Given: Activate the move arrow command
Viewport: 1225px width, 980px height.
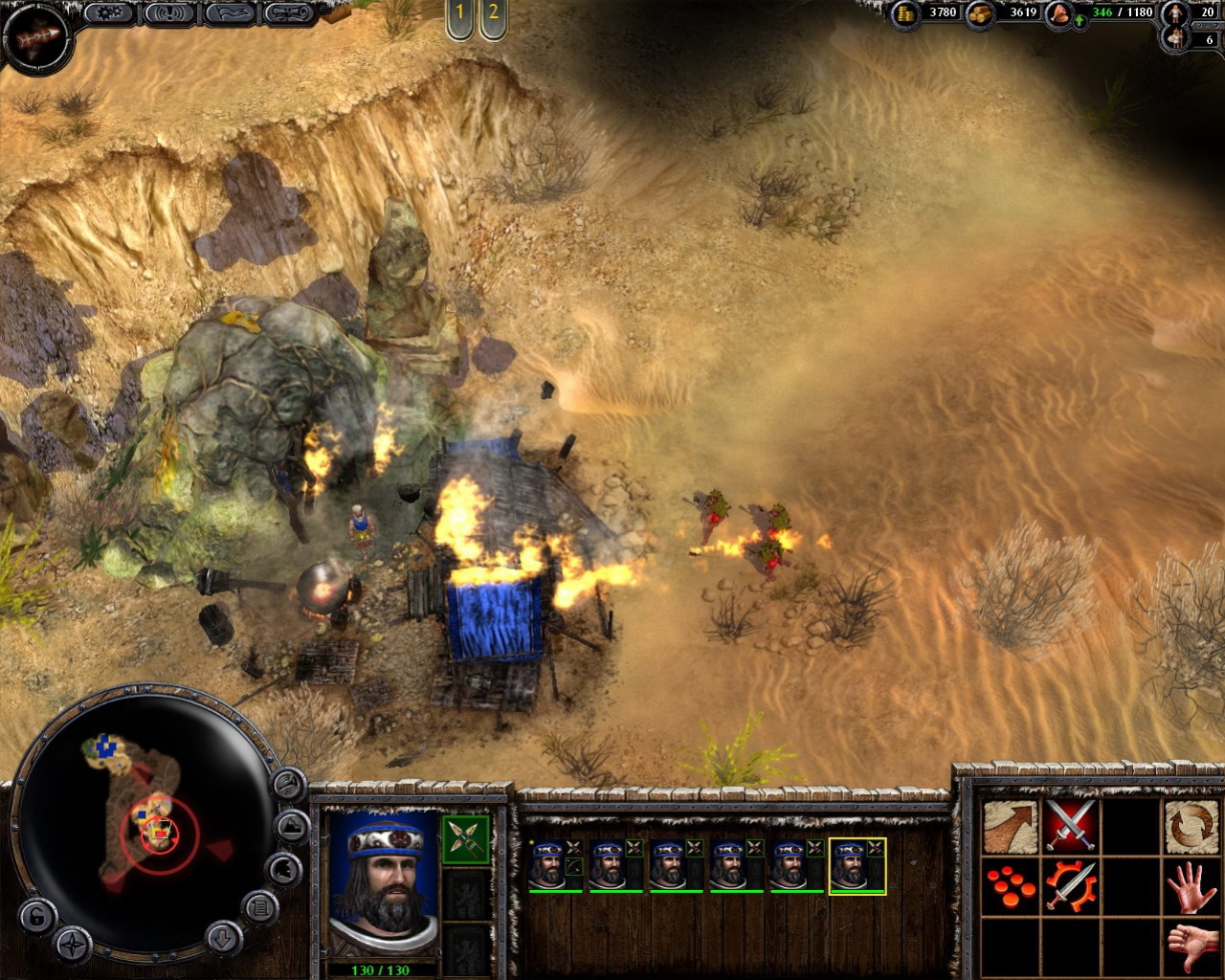Looking at the screenshot, I should click(x=1011, y=827).
